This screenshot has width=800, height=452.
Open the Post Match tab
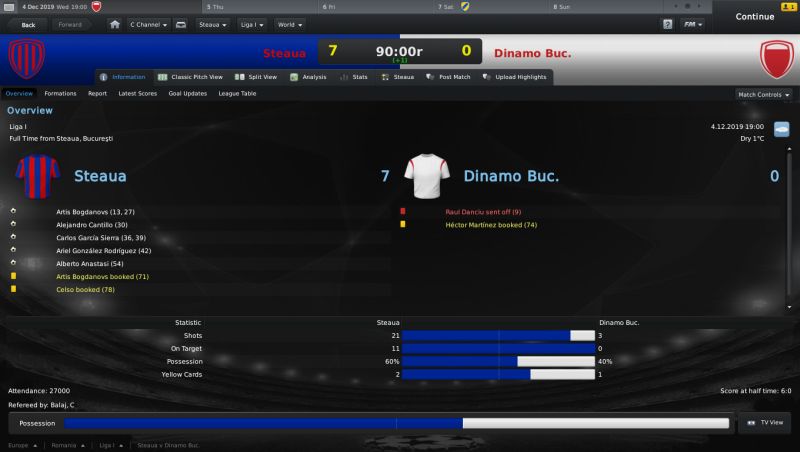click(450, 77)
